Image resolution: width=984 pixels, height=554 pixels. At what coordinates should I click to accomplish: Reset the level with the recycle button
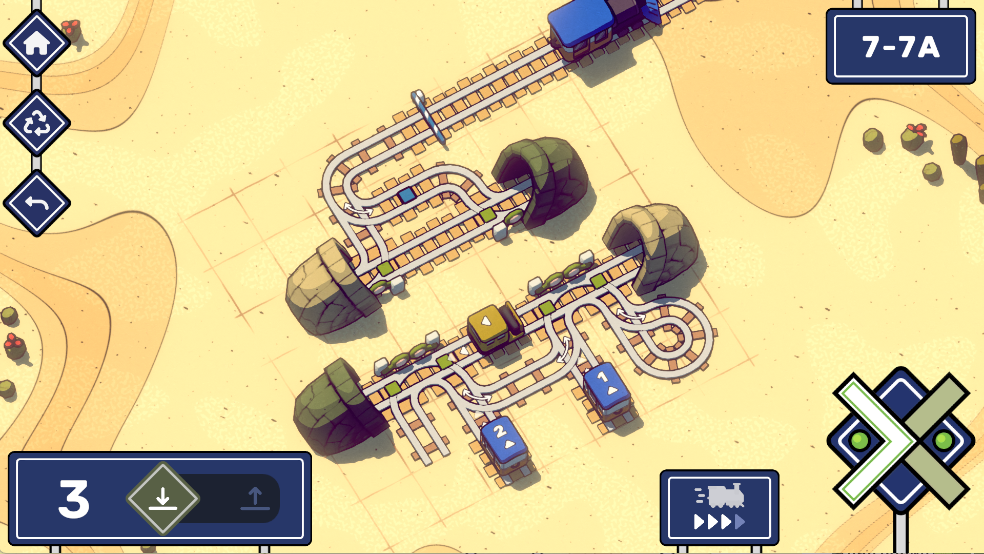pos(37,123)
